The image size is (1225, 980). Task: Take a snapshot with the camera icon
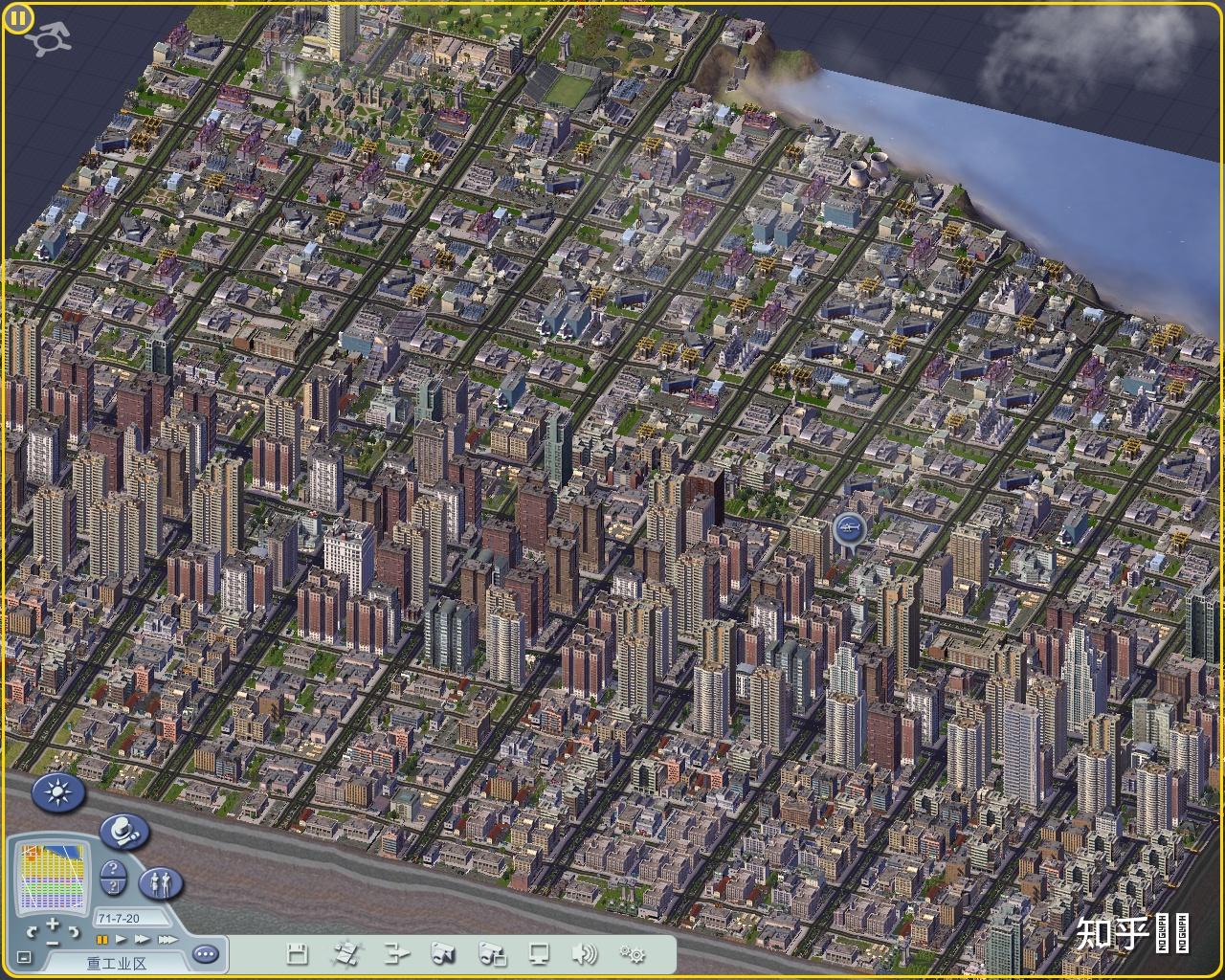[443, 954]
